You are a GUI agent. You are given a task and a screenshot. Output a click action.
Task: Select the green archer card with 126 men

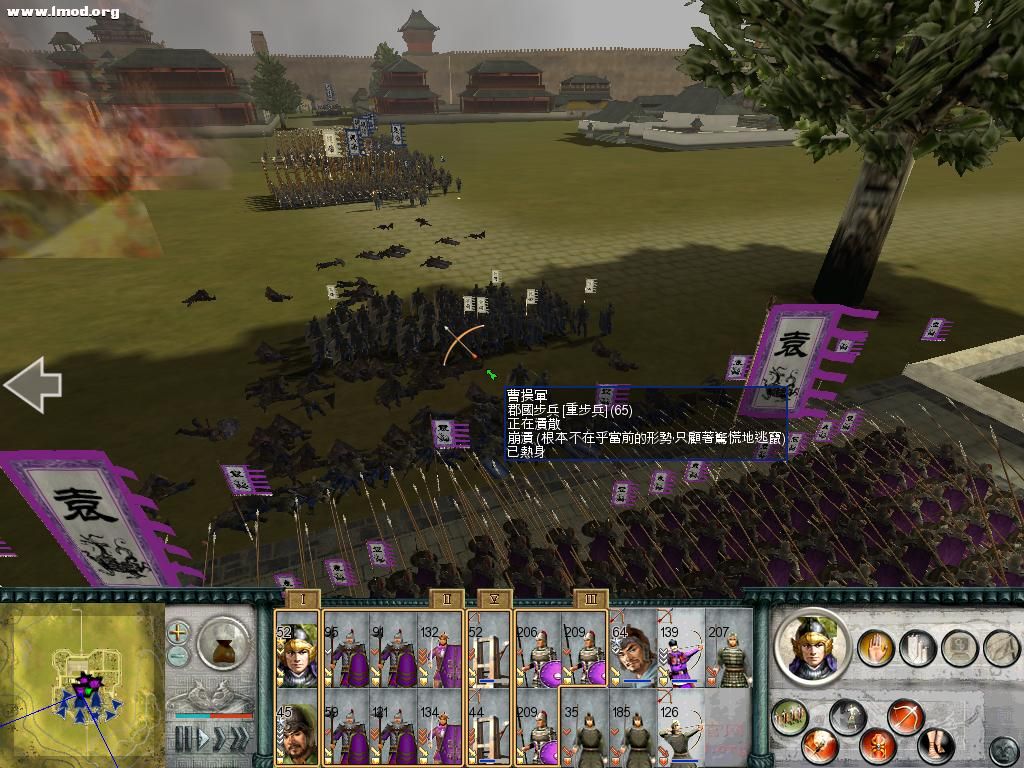tap(681, 727)
